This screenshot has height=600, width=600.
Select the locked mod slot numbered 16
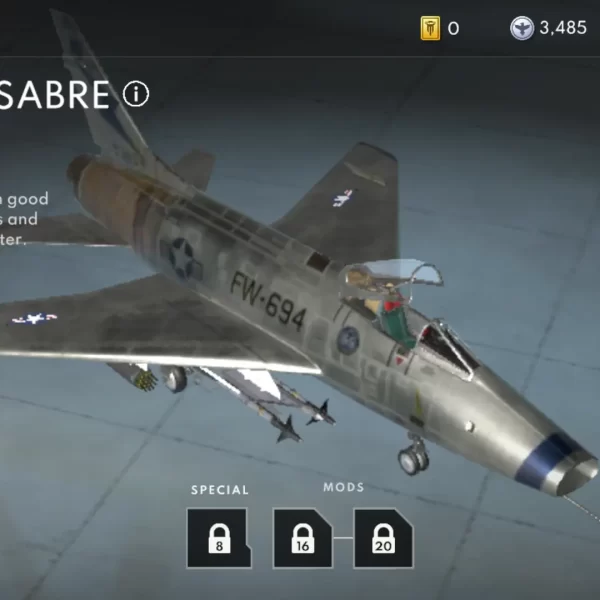[303, 538]
